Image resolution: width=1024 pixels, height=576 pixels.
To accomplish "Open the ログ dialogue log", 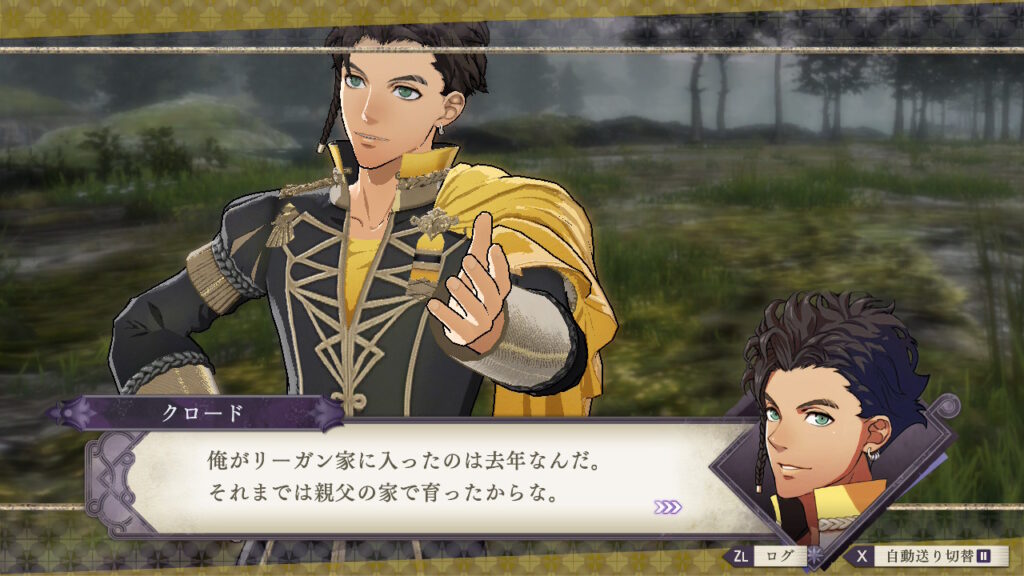I will tap(769, 556).
